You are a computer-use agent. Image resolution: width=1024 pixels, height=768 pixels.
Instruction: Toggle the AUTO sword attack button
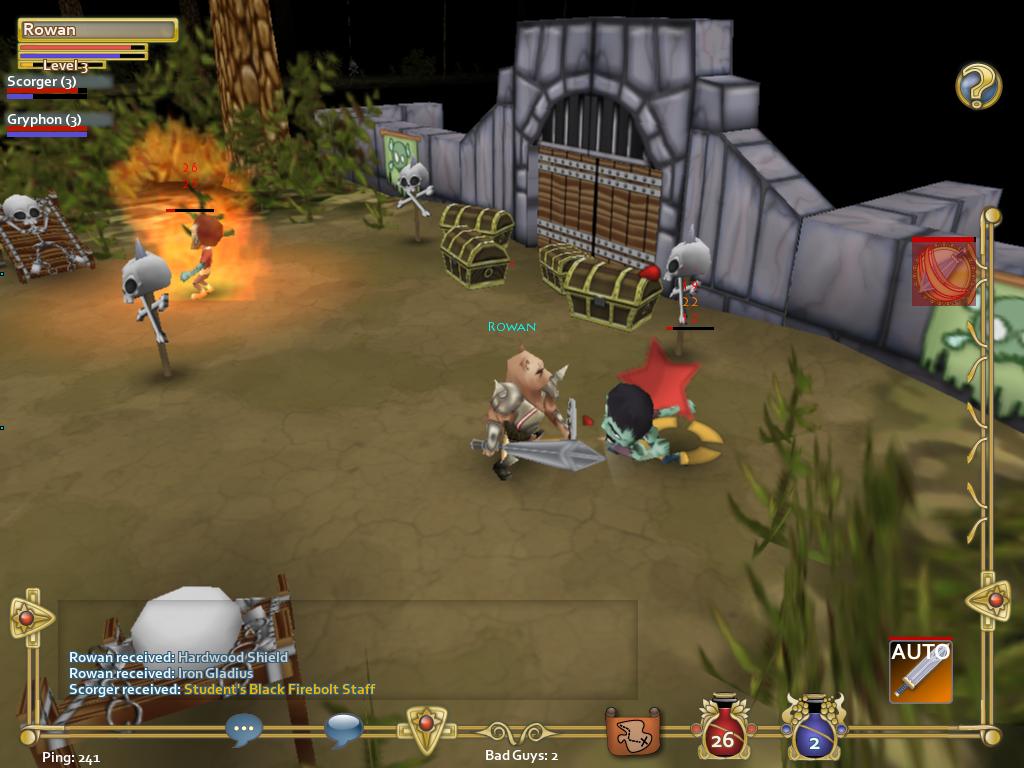pyautogui.click(x=920, y=670)
